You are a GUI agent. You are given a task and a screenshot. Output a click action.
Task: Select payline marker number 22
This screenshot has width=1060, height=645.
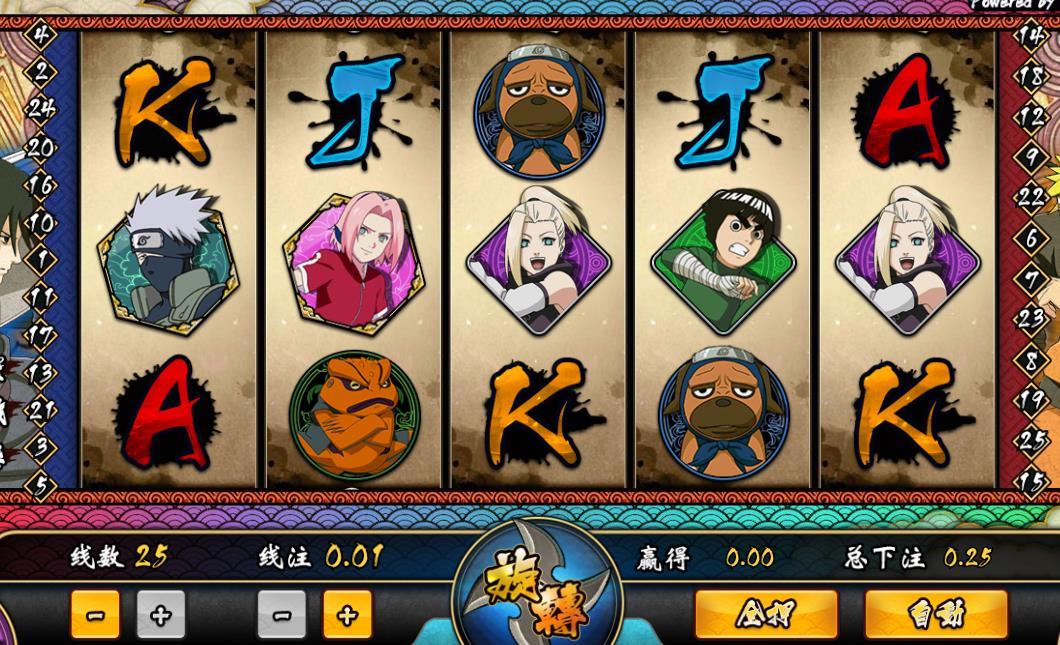tap(1031, 197)
